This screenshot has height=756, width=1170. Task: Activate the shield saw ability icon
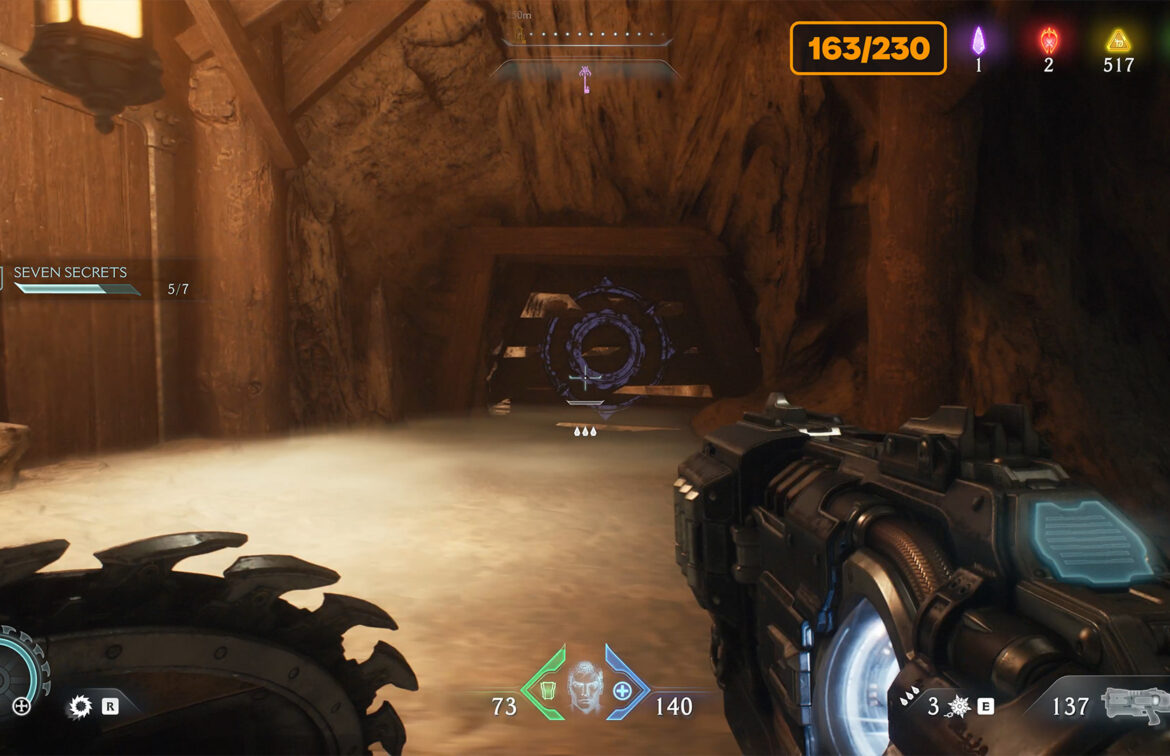tap(80, 707)
